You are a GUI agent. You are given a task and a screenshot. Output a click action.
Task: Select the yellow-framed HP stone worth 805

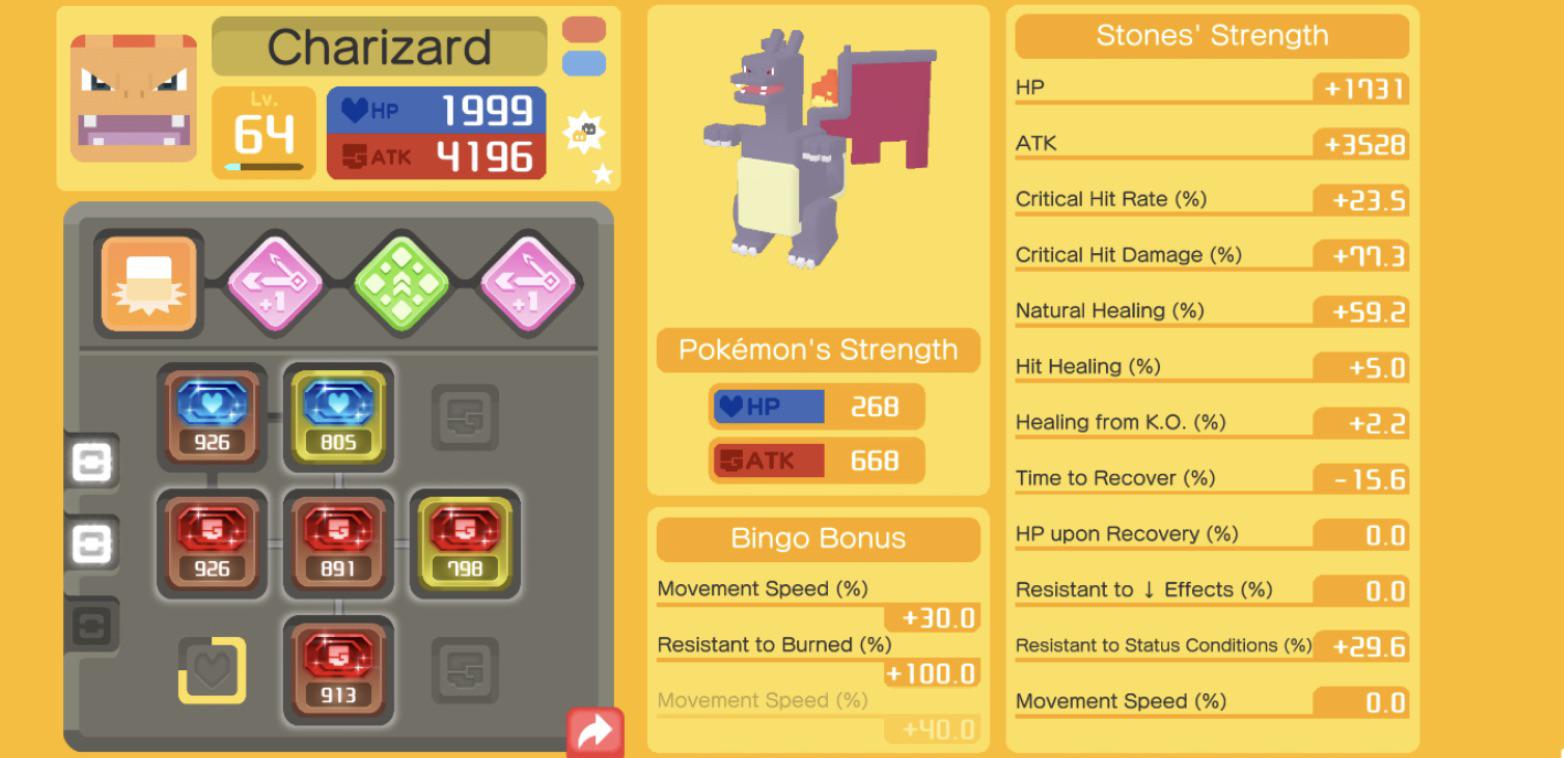pyautogui.click(x=338, y=415)
